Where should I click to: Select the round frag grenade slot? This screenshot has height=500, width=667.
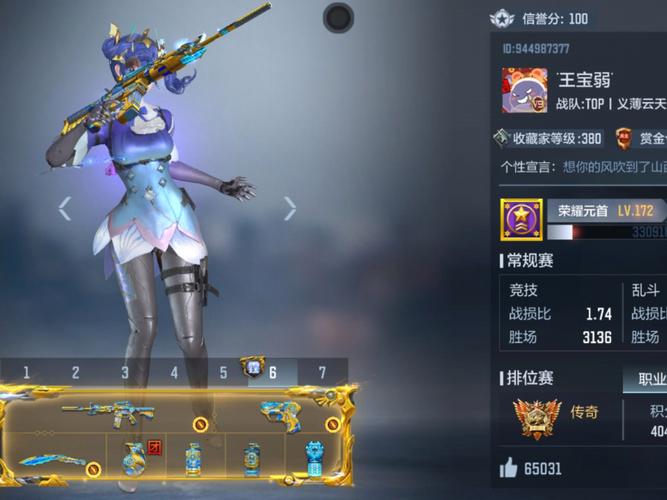pyautogui.click(x=130, y=458)
